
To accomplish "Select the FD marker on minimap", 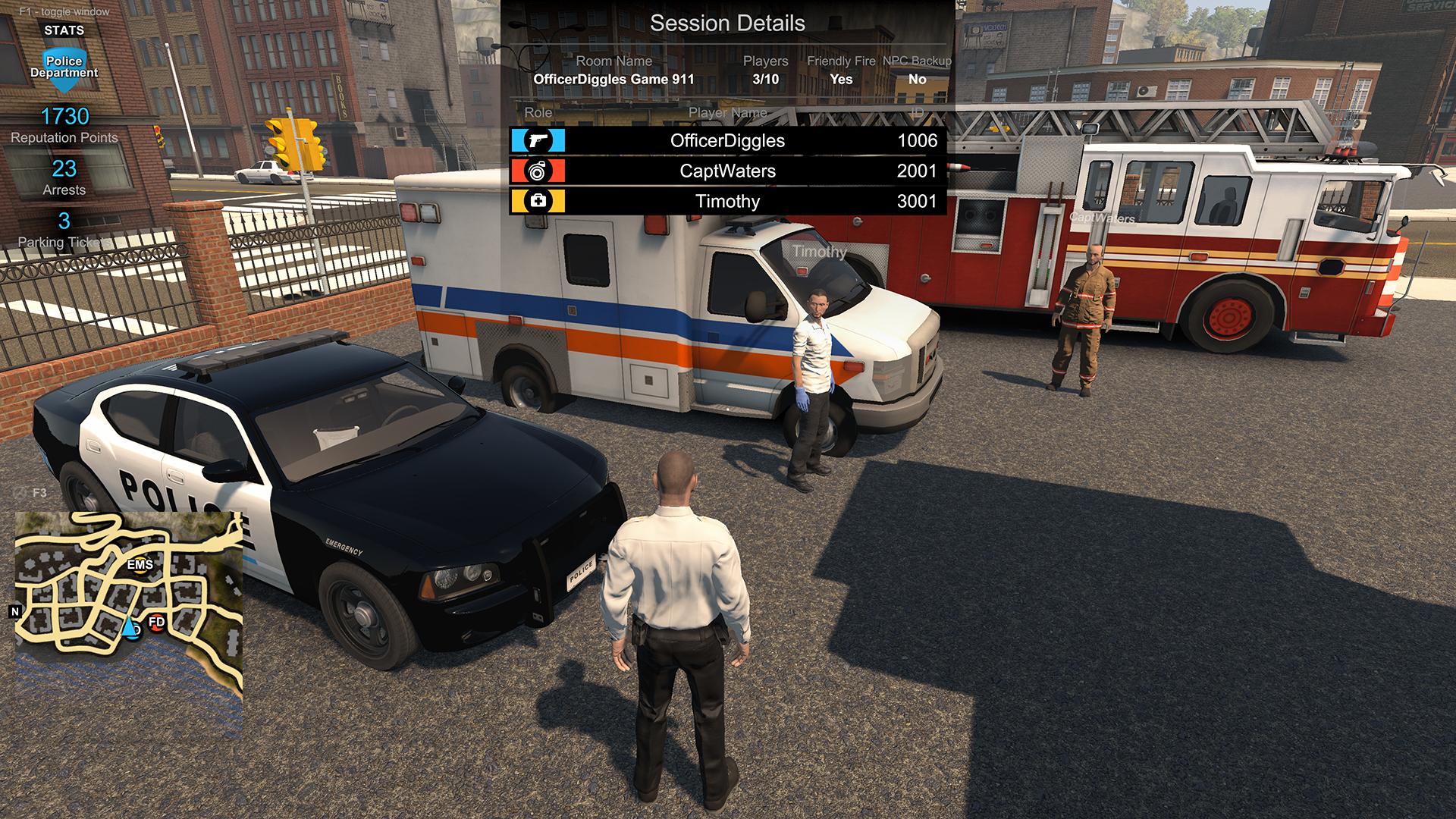I will point(156,623).
